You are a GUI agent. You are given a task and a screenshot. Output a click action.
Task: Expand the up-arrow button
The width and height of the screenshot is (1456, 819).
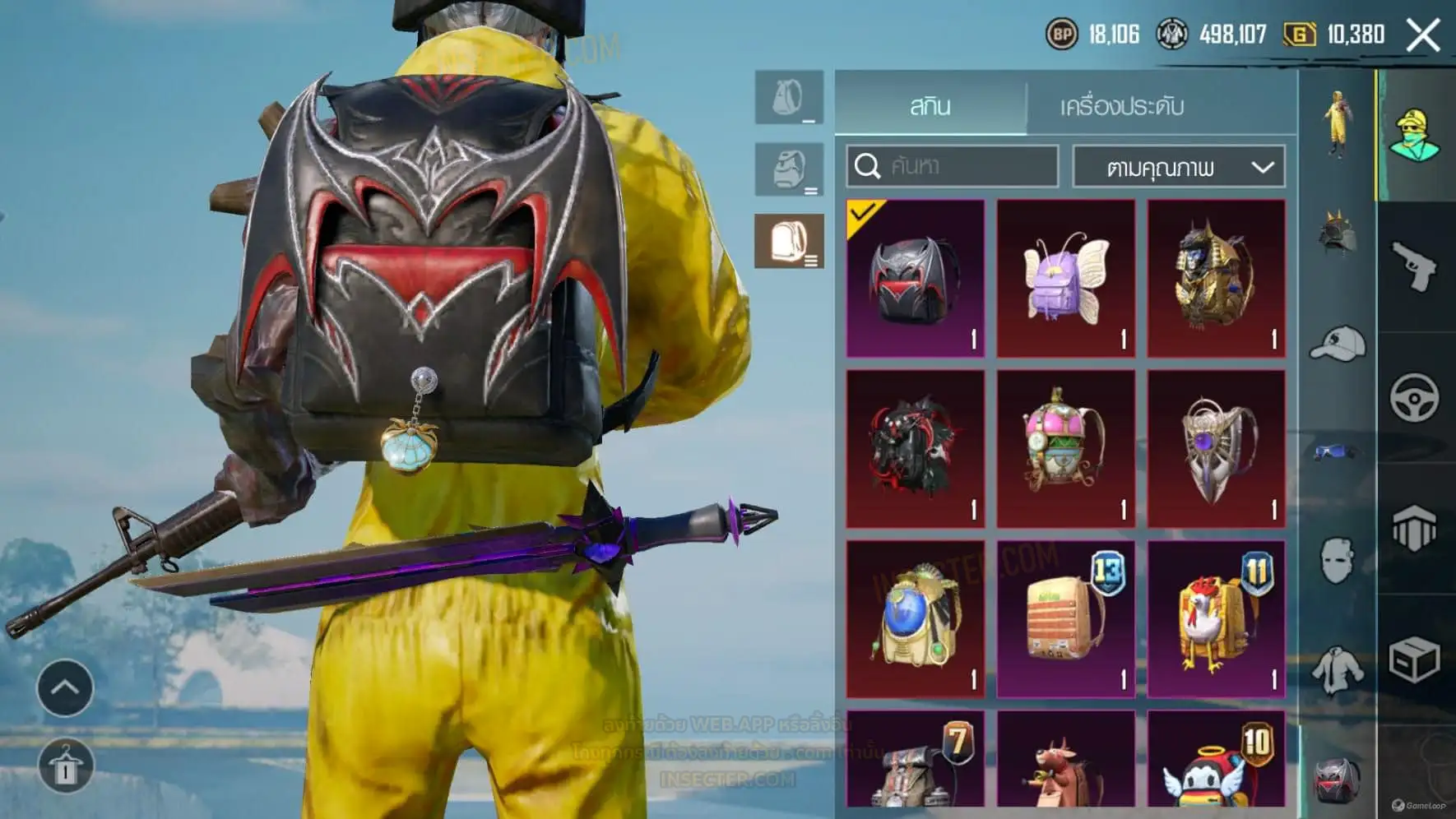pos(65,687)
